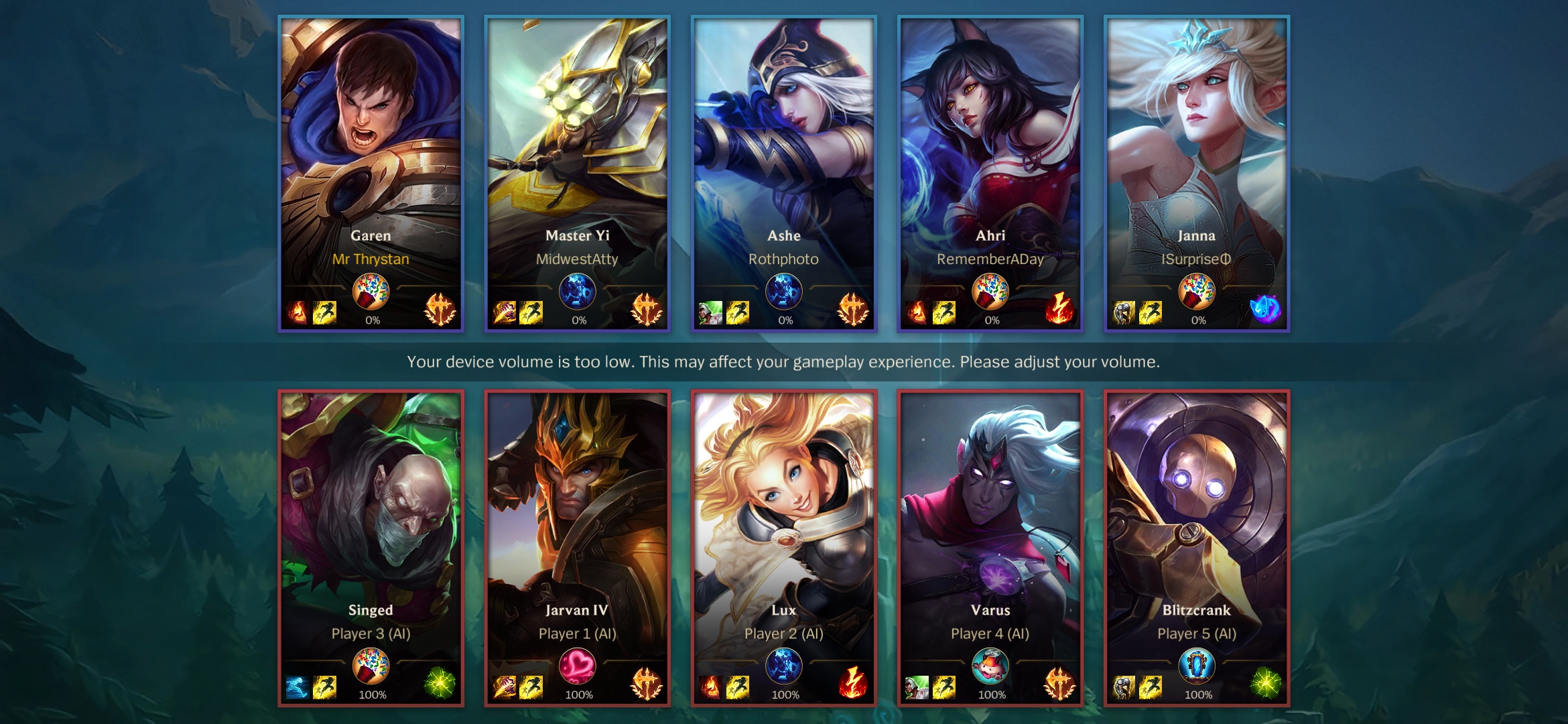
Task: Select the poro emote icon on Varus
Action: click(990, 667)
